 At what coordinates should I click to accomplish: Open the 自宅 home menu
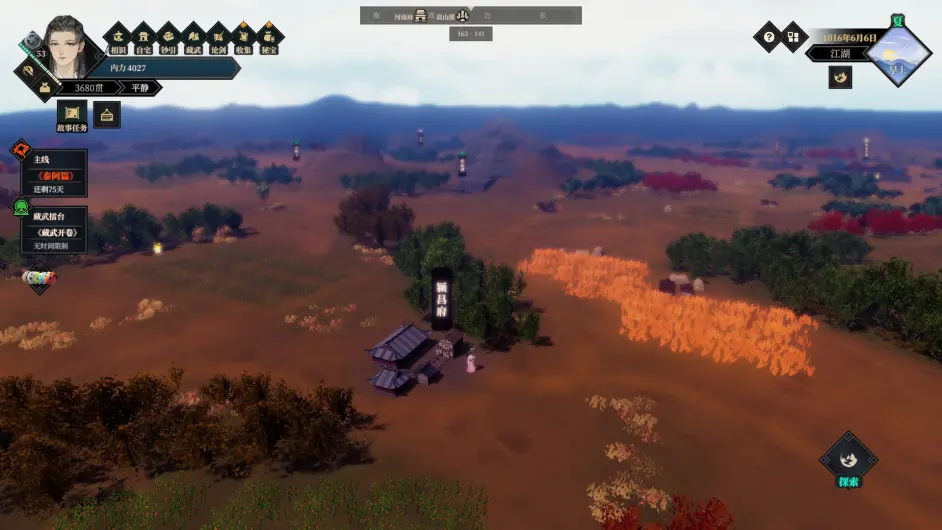coord(143,38)
